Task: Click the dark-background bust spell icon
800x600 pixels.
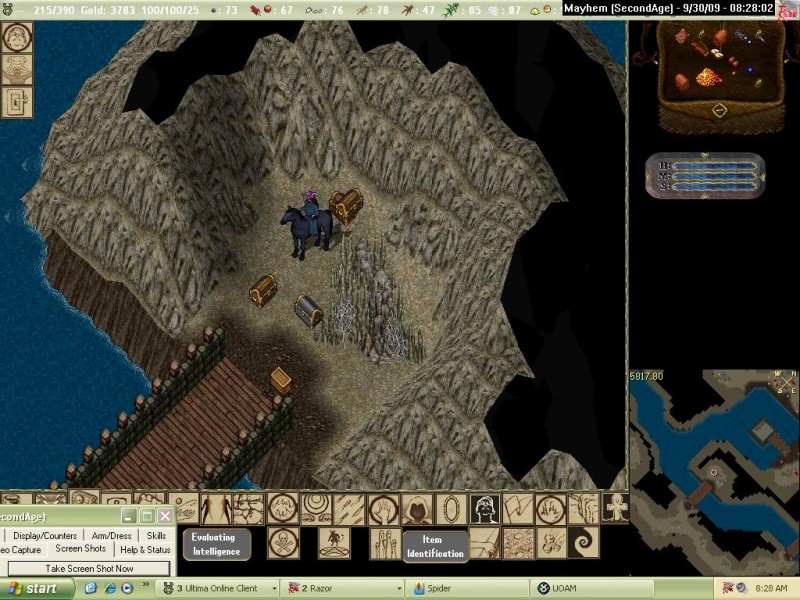Action: tap(485, 509)
